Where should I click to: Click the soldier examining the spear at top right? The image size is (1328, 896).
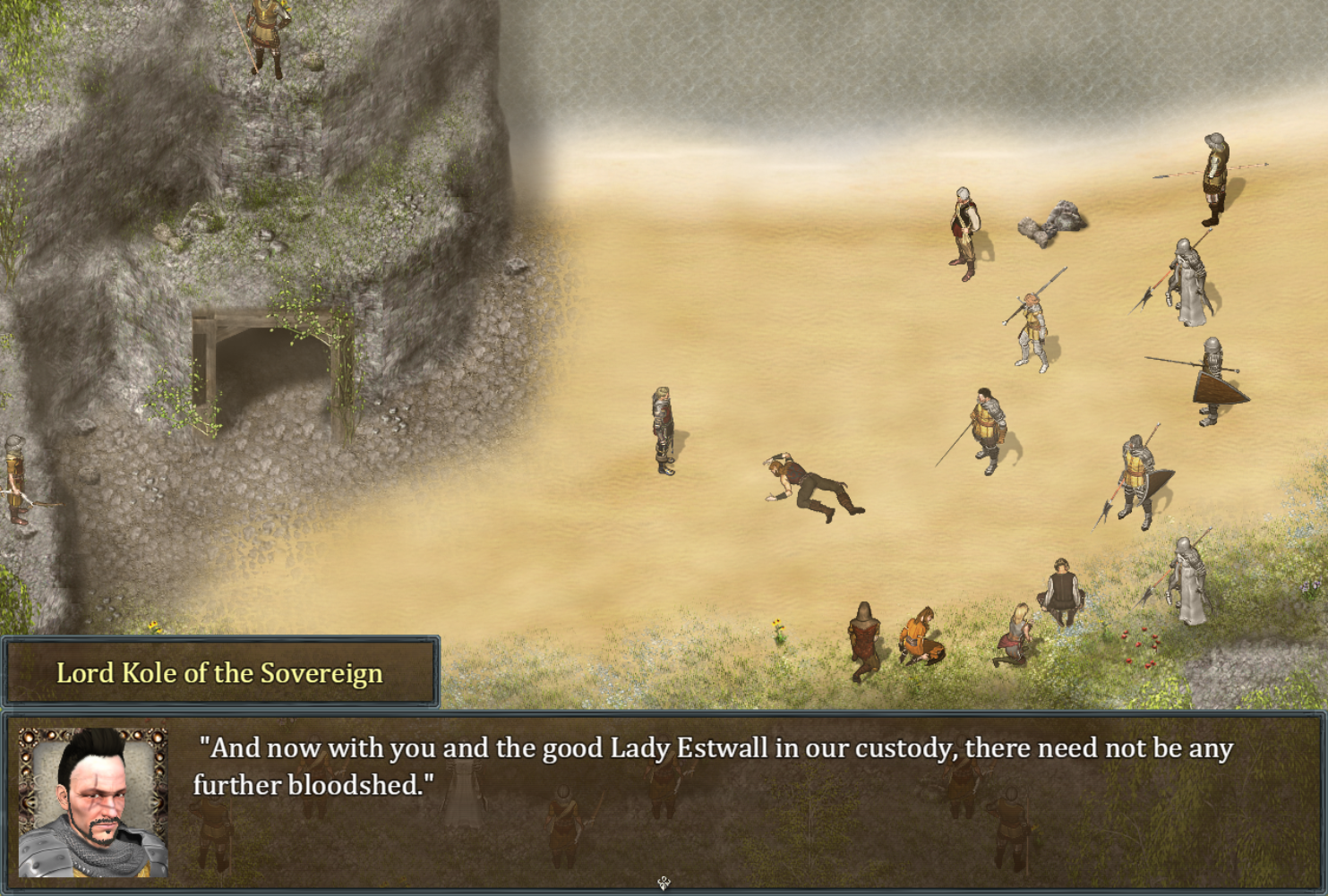1213,175
